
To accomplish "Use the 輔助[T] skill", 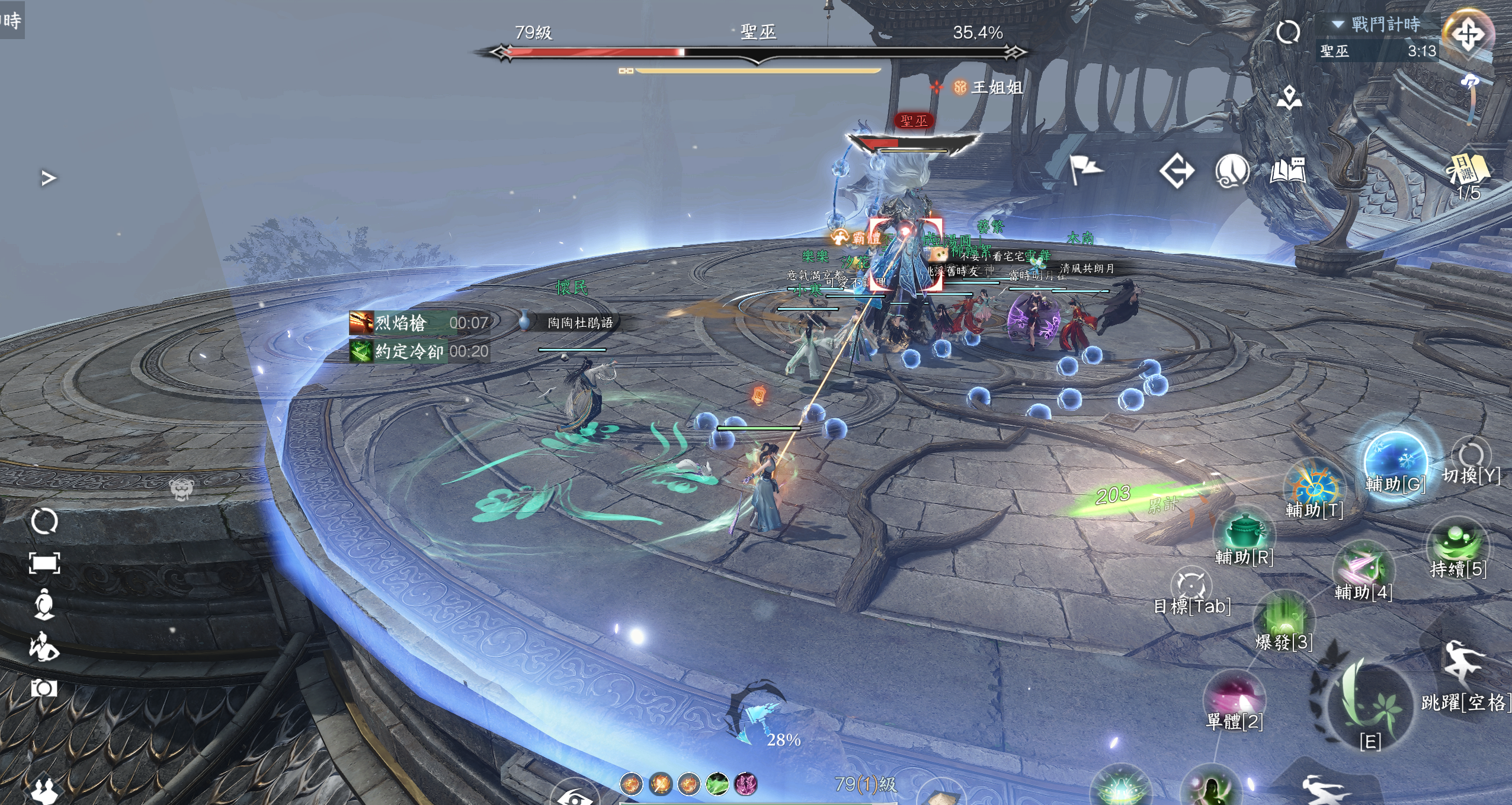I will coord(1313,488).
